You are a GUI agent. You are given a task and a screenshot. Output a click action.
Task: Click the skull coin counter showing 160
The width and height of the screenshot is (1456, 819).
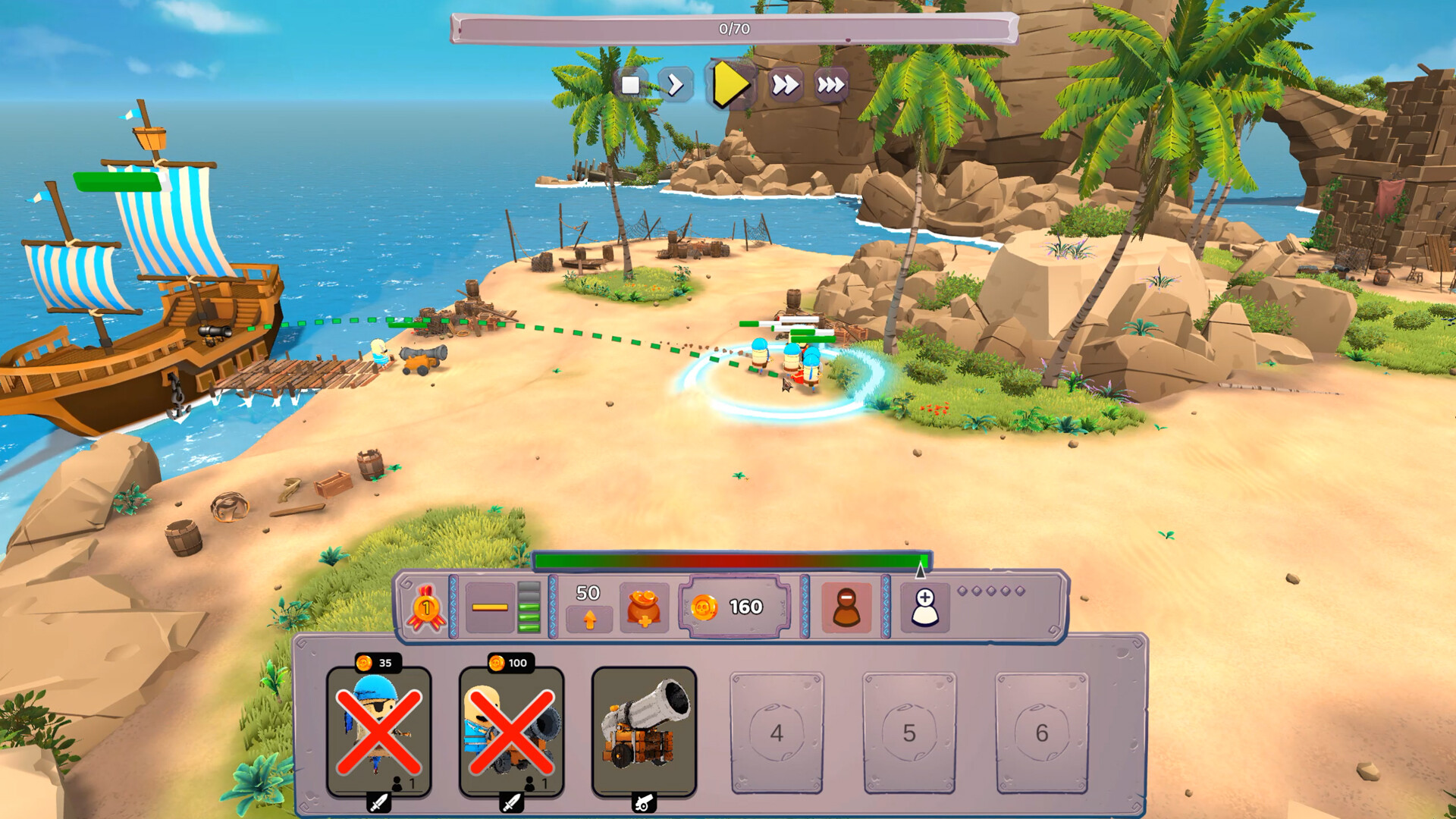[732, 607]
